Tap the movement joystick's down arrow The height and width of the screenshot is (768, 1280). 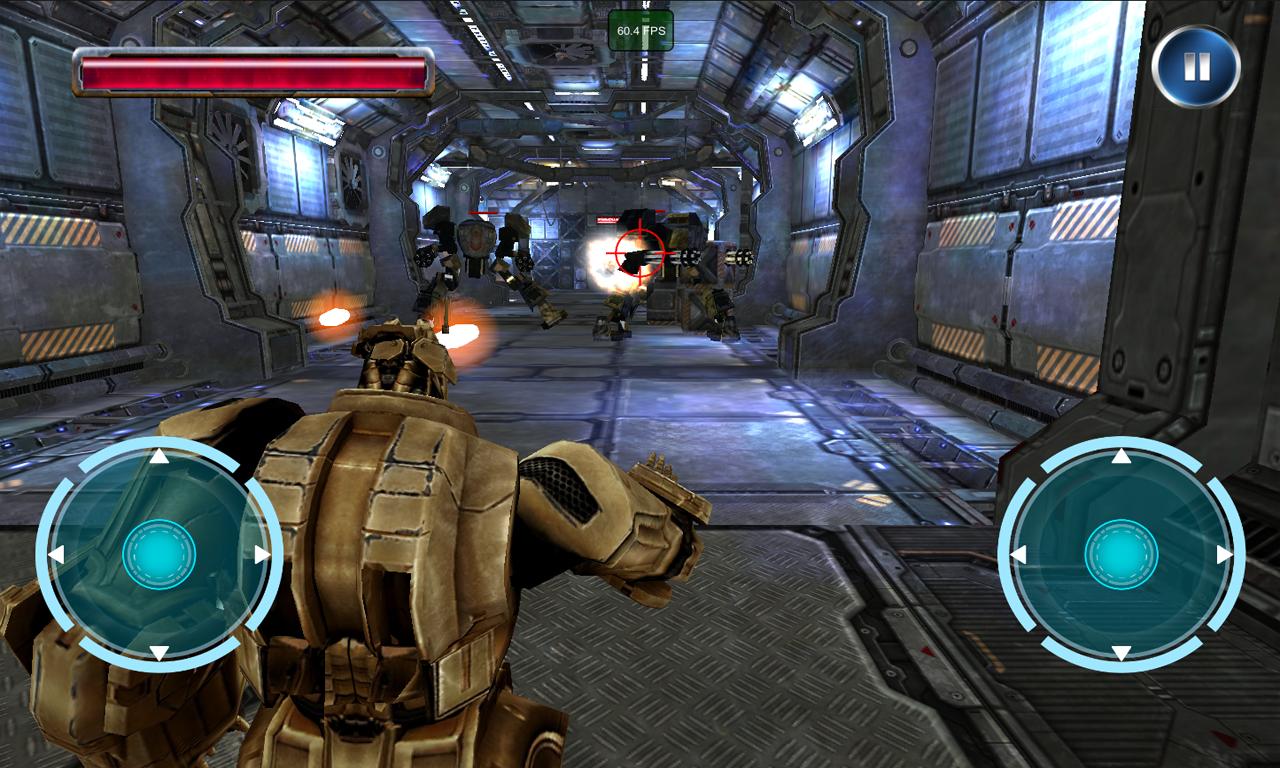pos(158,653)
